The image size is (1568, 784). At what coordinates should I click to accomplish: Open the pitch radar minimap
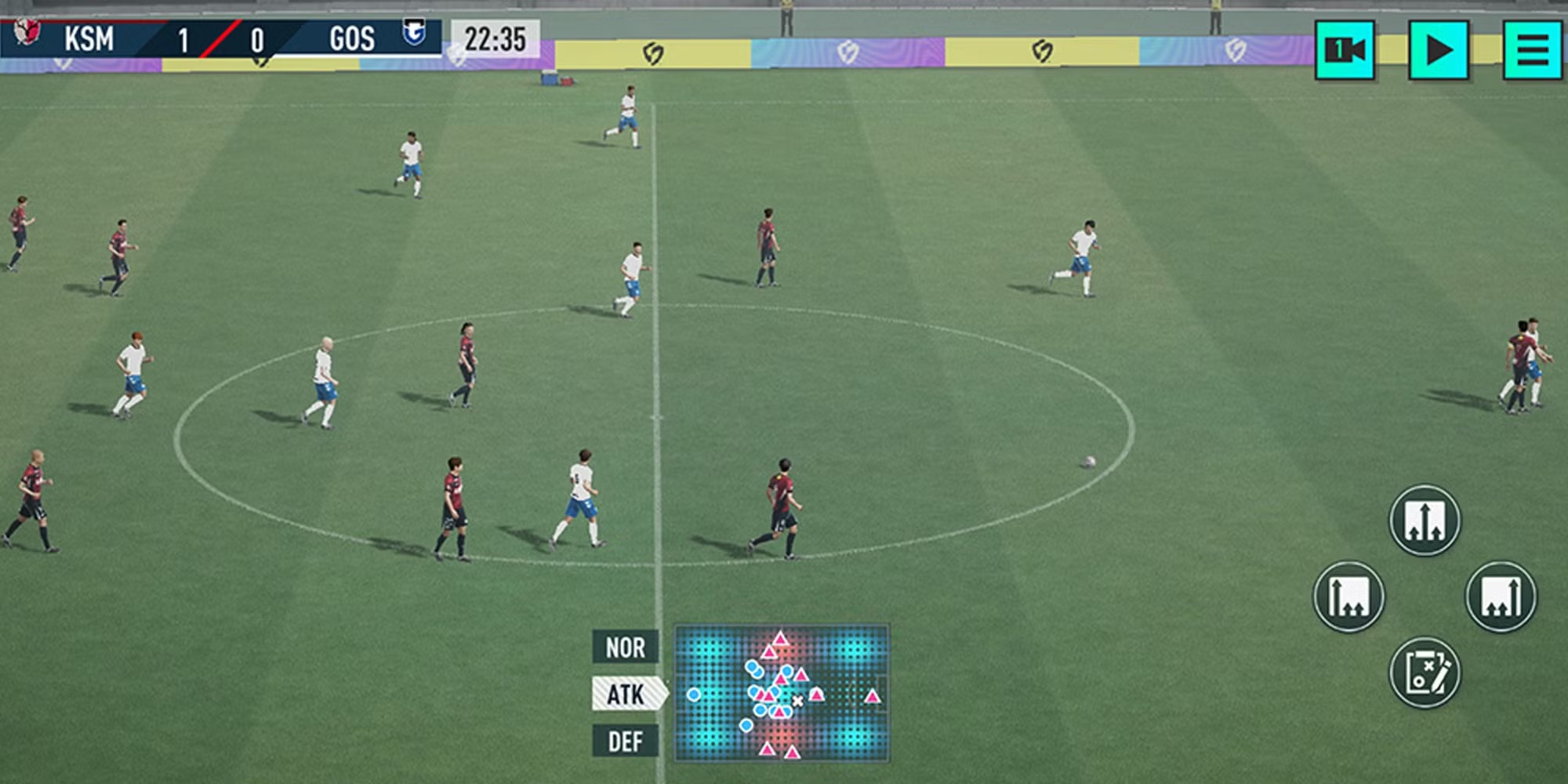[x=782, y=693]
